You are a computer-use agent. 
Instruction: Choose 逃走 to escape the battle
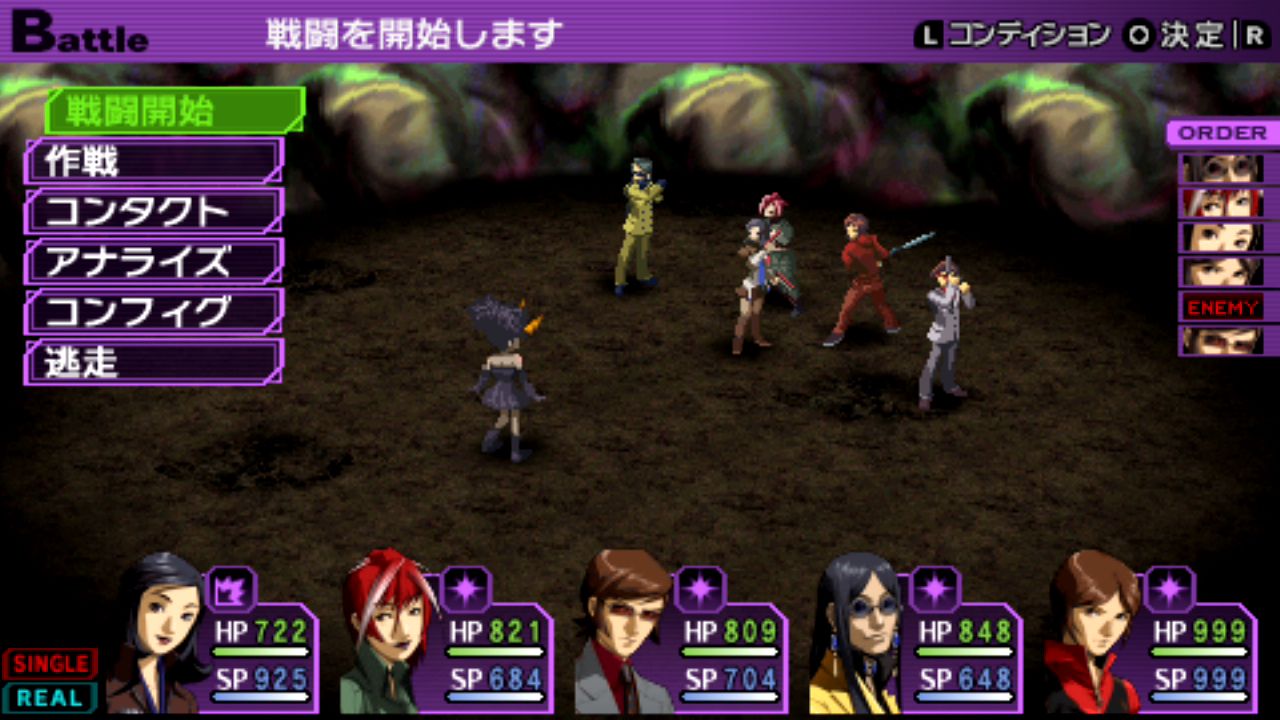pos(154,362)
